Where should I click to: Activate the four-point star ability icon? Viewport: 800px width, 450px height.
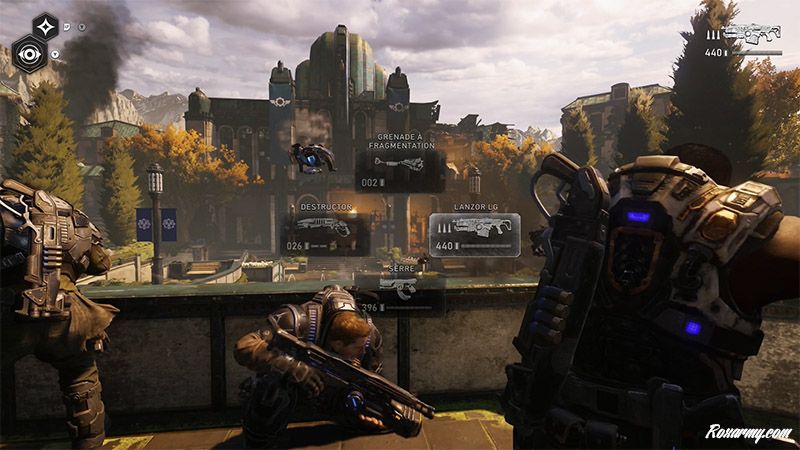tap(45, 26)
